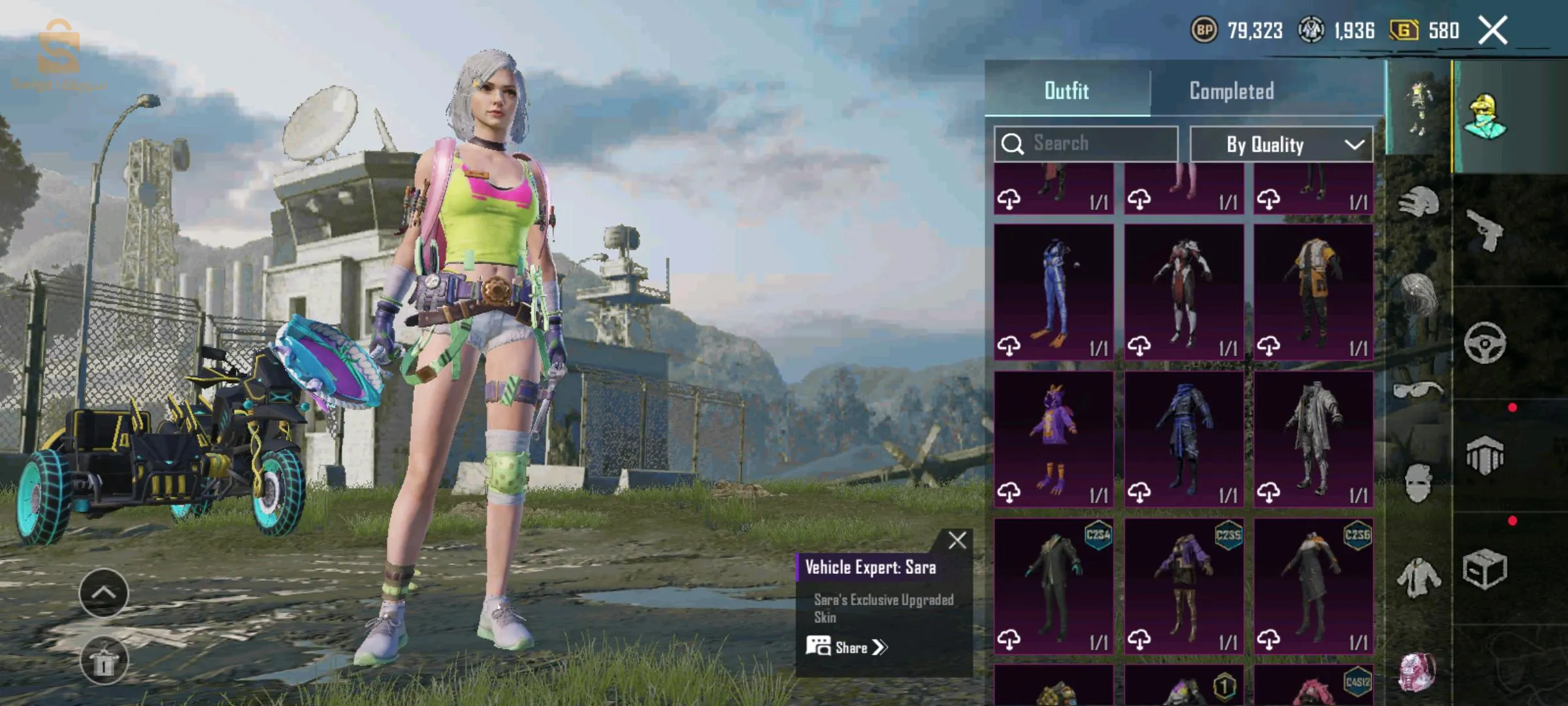Open the crate box category
Screen dimensions: 1568x706
click(x=1485, y=569)
